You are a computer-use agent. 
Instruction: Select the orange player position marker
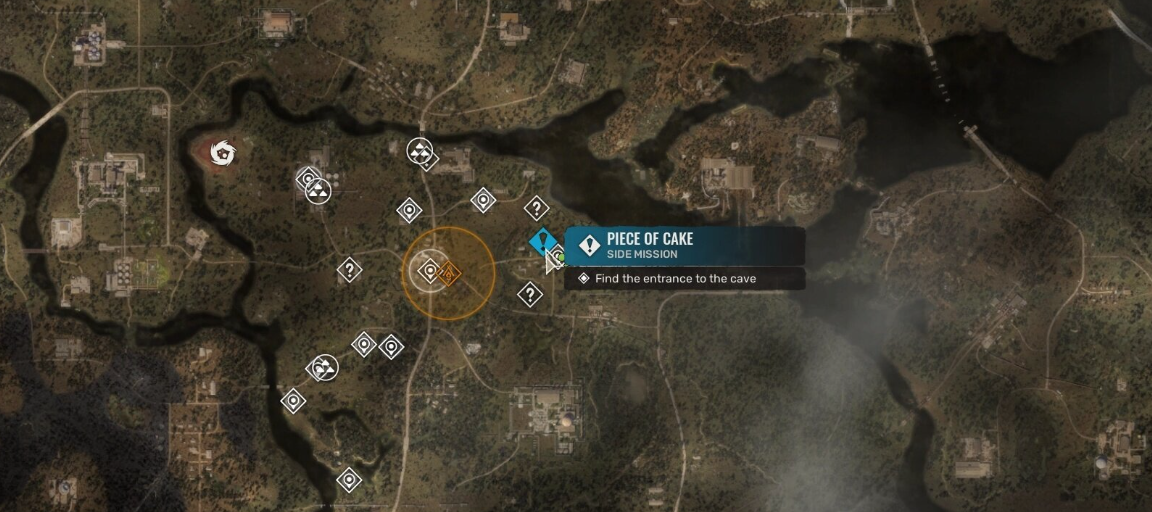coord(449,273)
